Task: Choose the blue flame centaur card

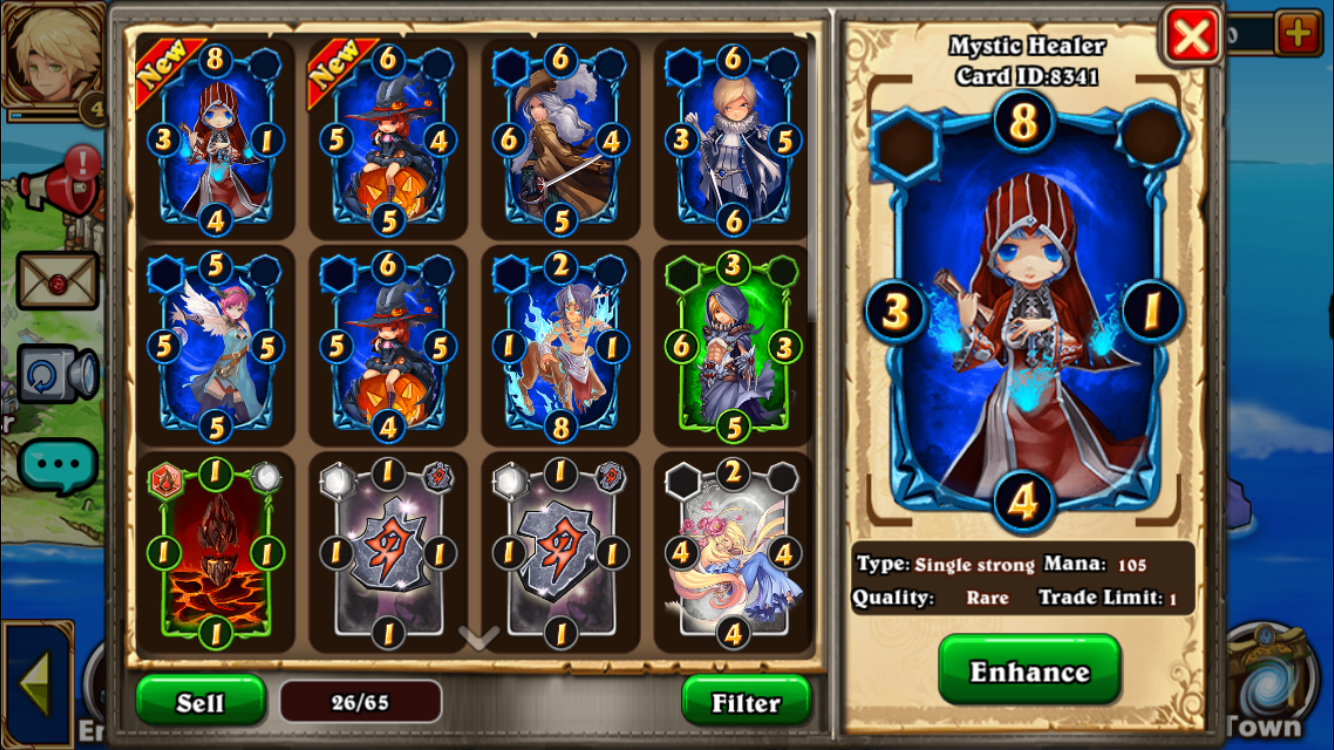Action: pyautogui.click(x=561, y=346)
